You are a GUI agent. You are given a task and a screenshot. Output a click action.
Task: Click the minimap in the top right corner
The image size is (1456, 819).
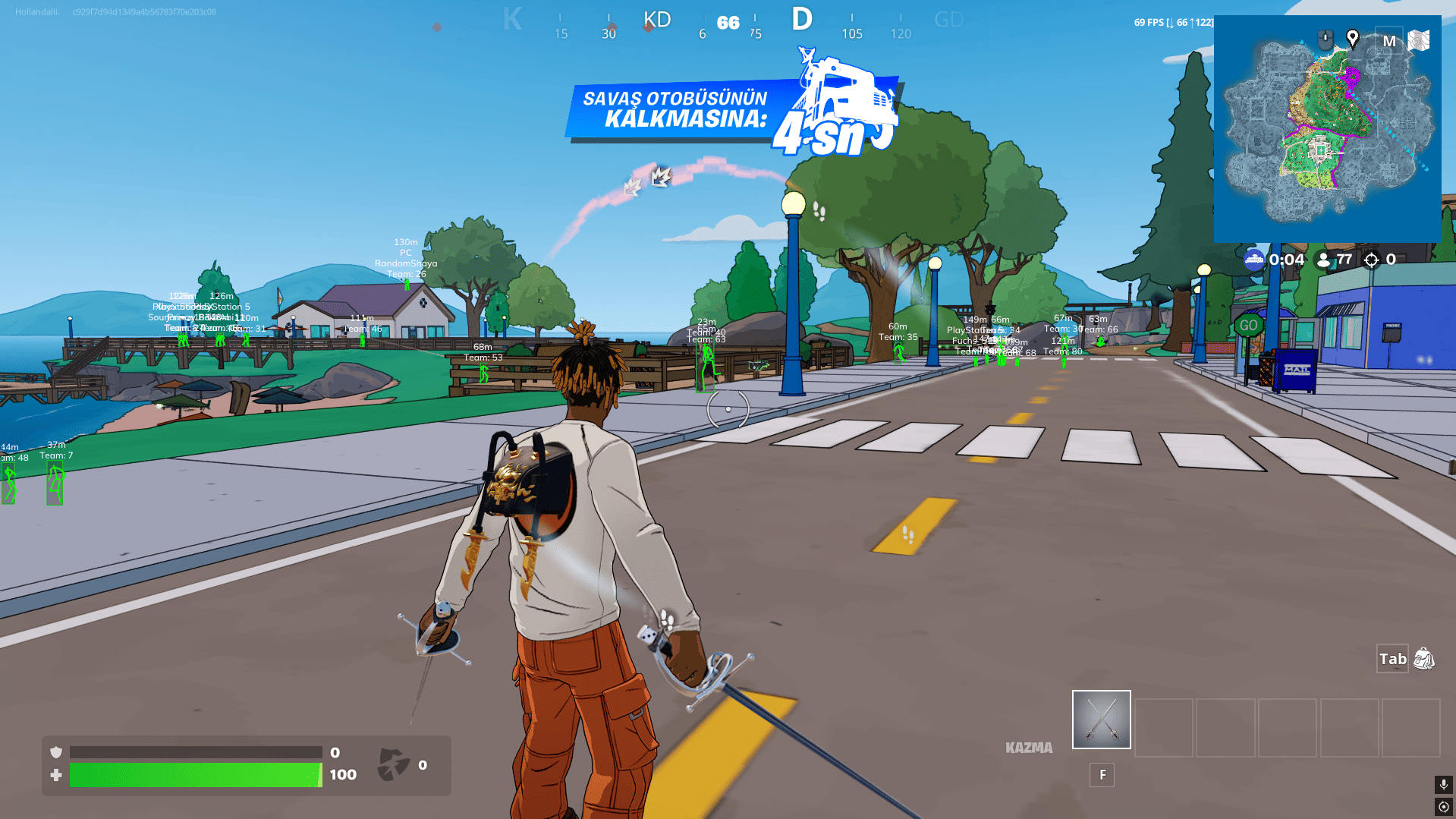click(x=1328, y=129)
